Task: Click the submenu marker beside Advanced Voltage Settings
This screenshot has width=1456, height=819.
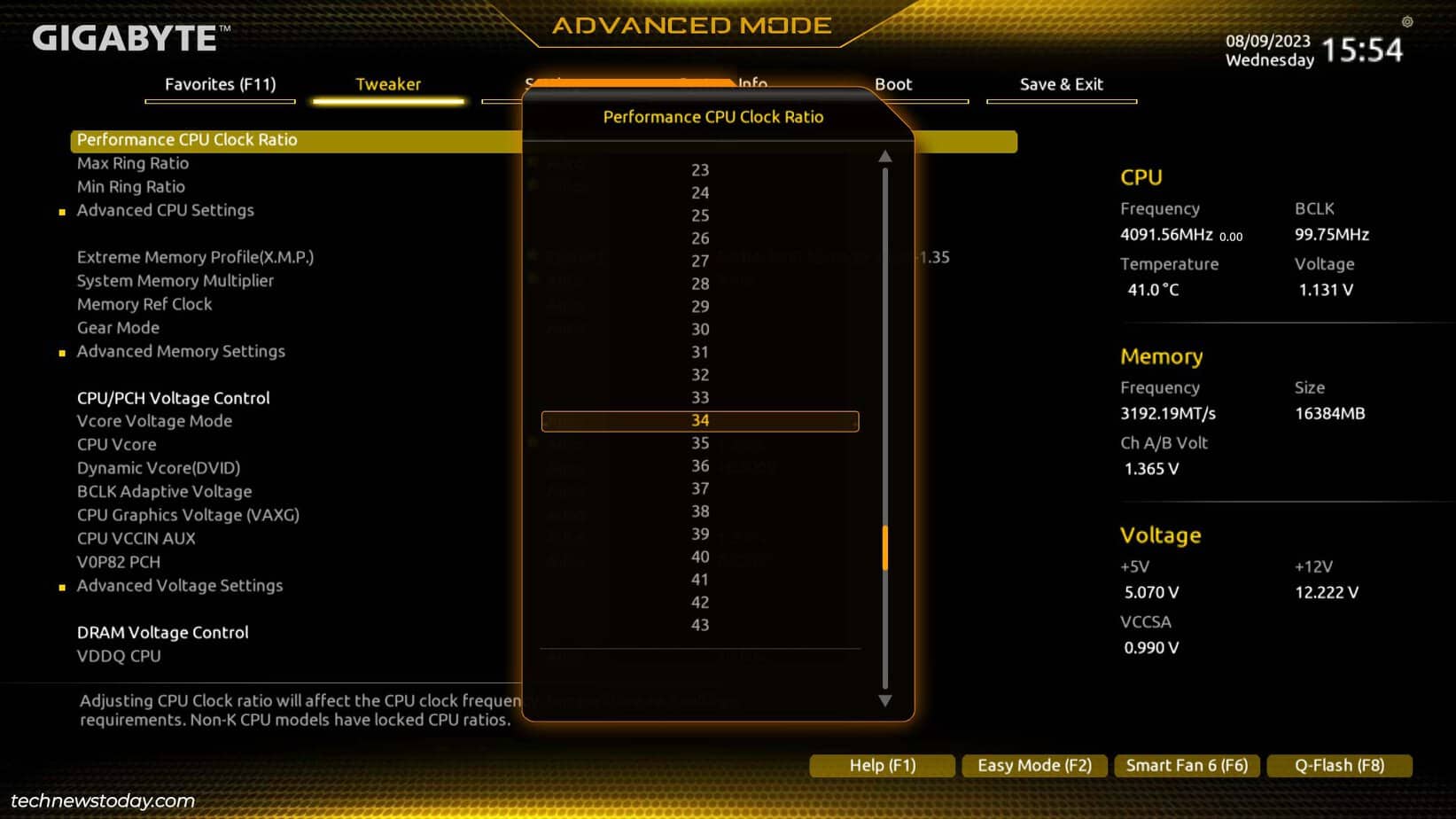Action: coord(61,587)
